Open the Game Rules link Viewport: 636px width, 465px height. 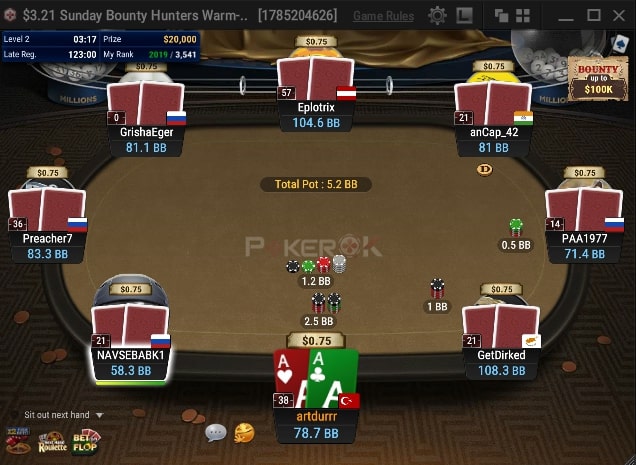[x=384, y=16]
